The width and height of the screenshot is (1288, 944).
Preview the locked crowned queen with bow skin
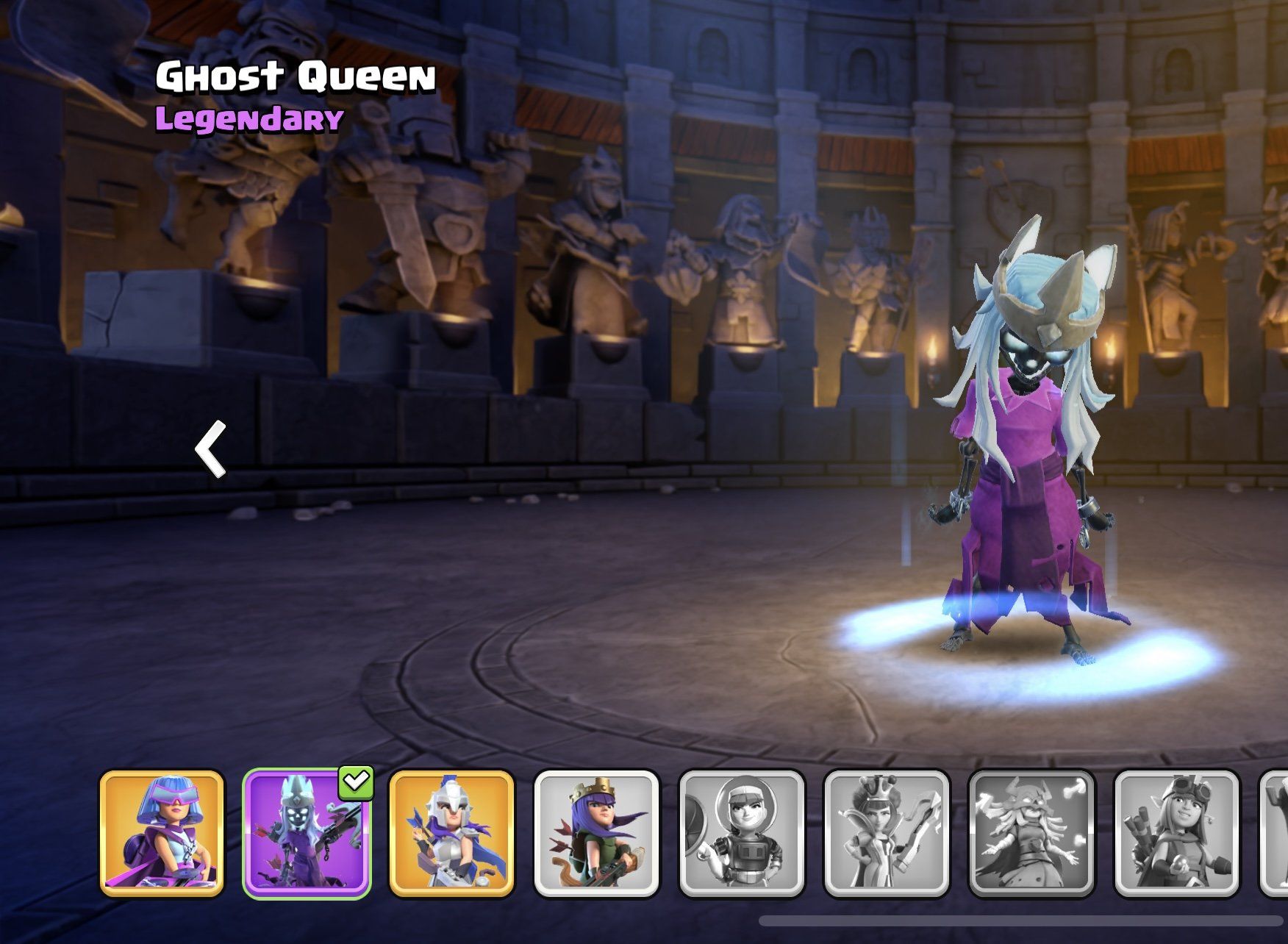point(886,833)
